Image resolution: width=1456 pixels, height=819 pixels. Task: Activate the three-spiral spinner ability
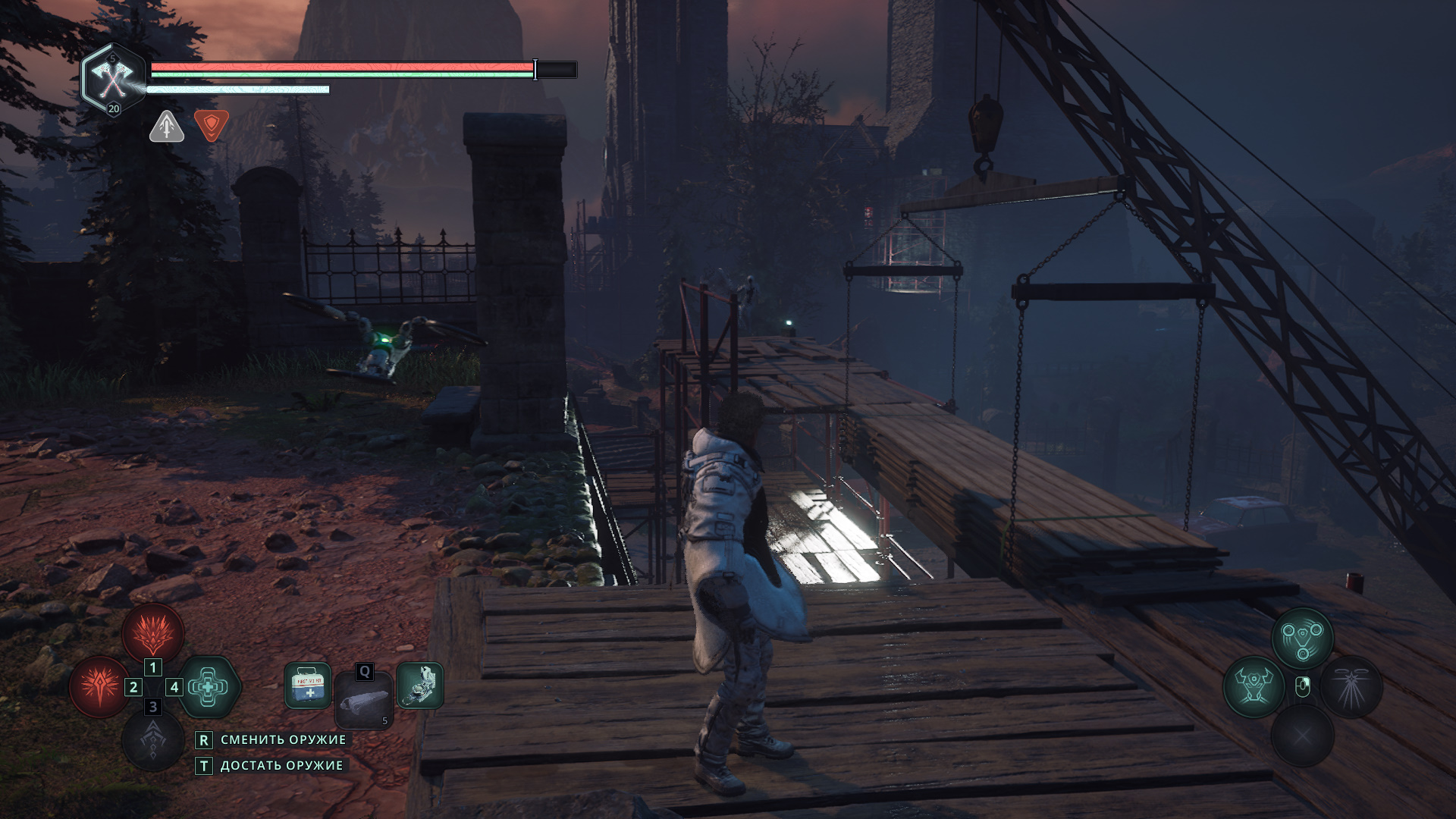tap(1302, 637)
